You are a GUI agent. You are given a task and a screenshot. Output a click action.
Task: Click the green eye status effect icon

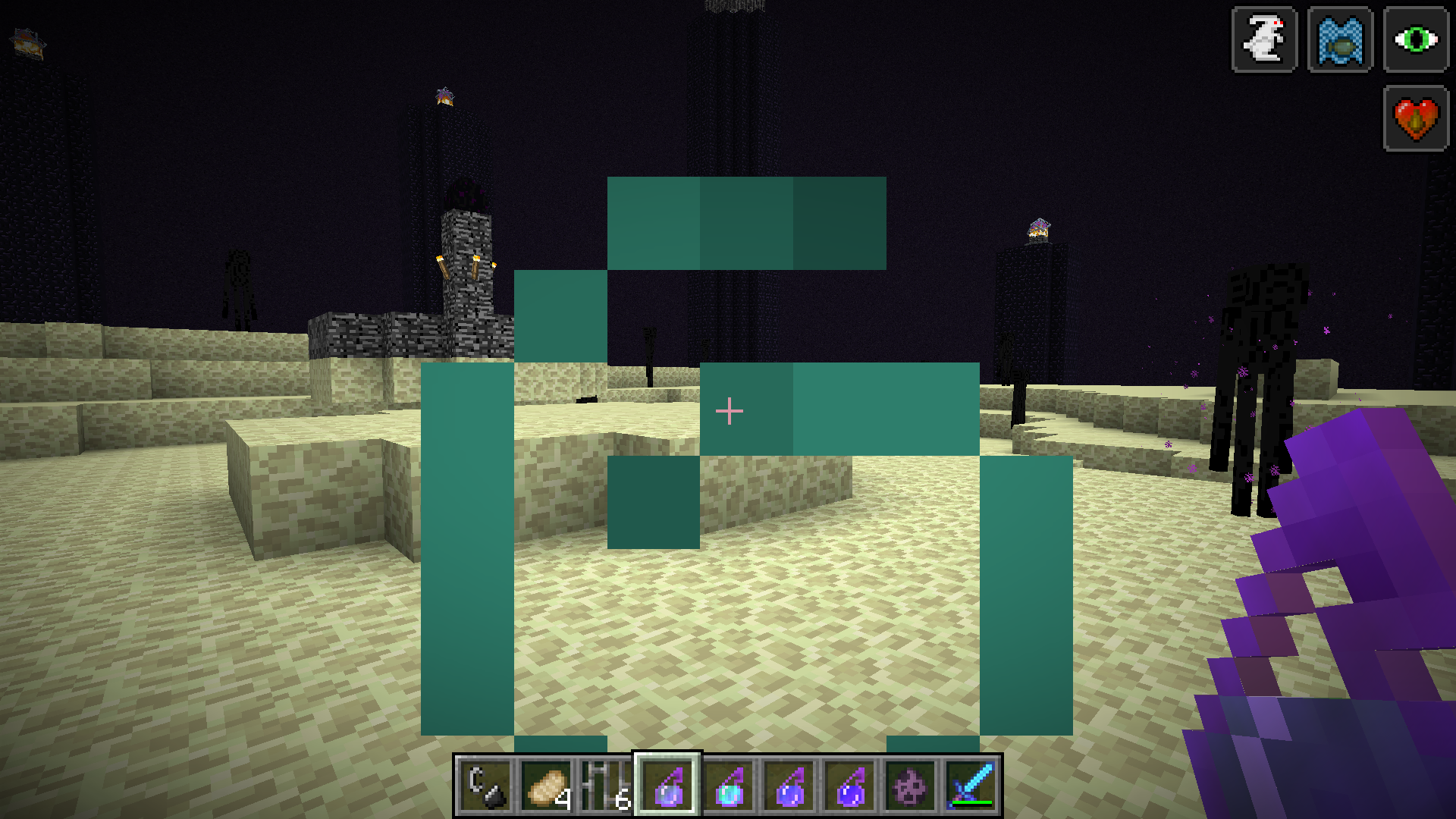(x=1416, y=39)
